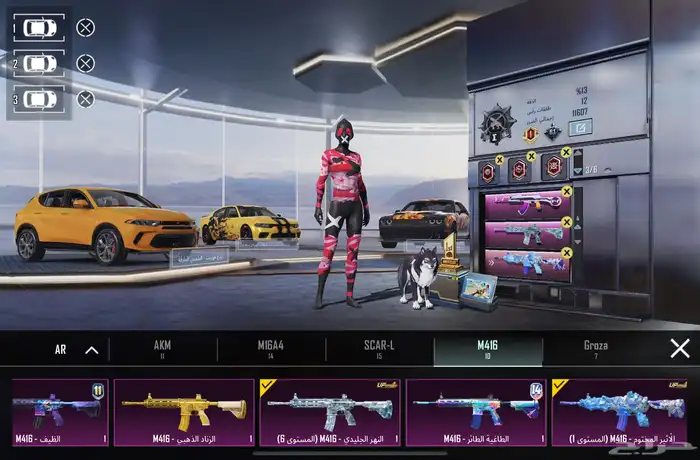The height and width of the screenshot is (460, 700).
Task: Switch to the AKM tab
Action: point(162,349)
